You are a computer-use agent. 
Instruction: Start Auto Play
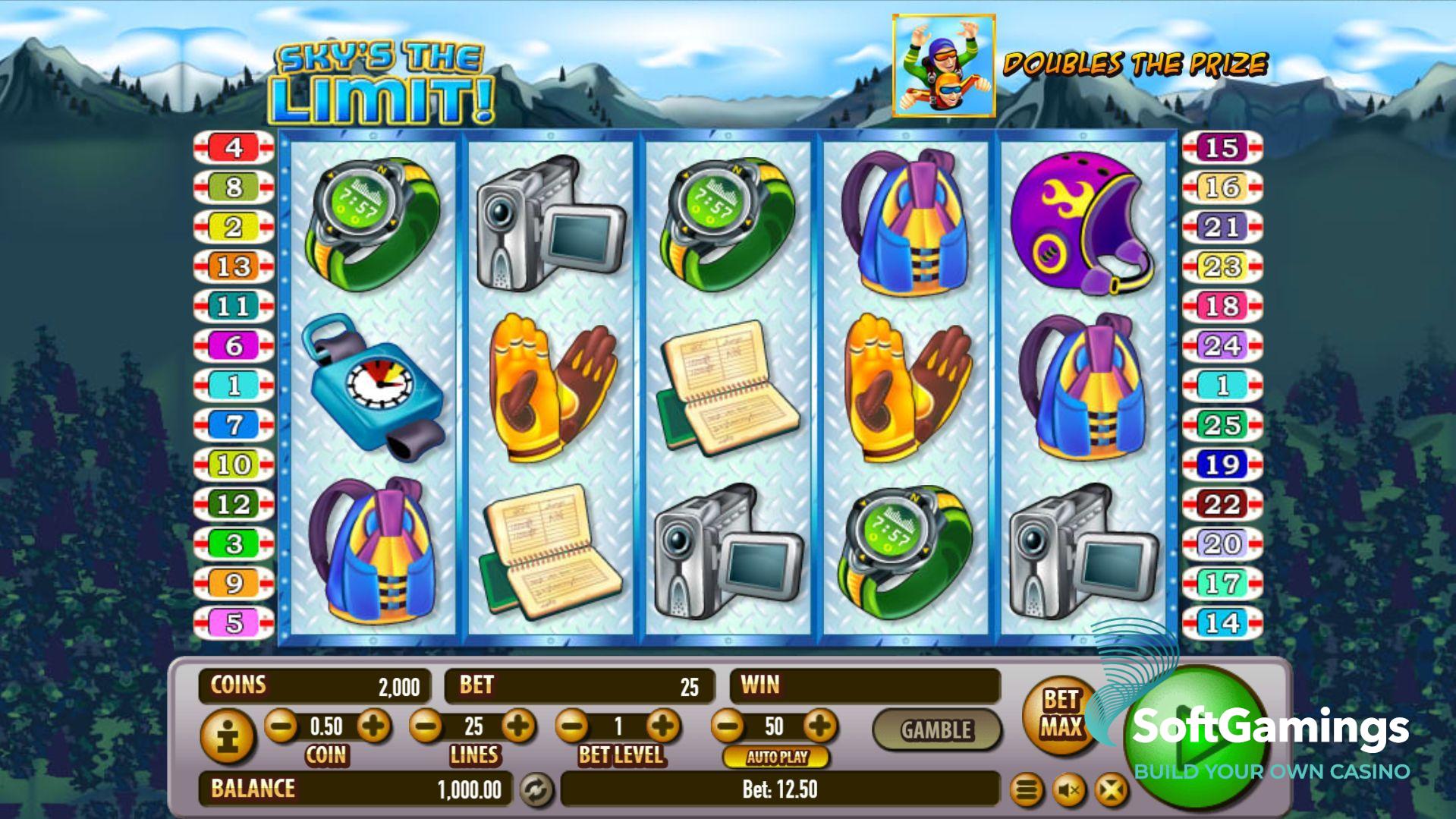coord(777,757)
